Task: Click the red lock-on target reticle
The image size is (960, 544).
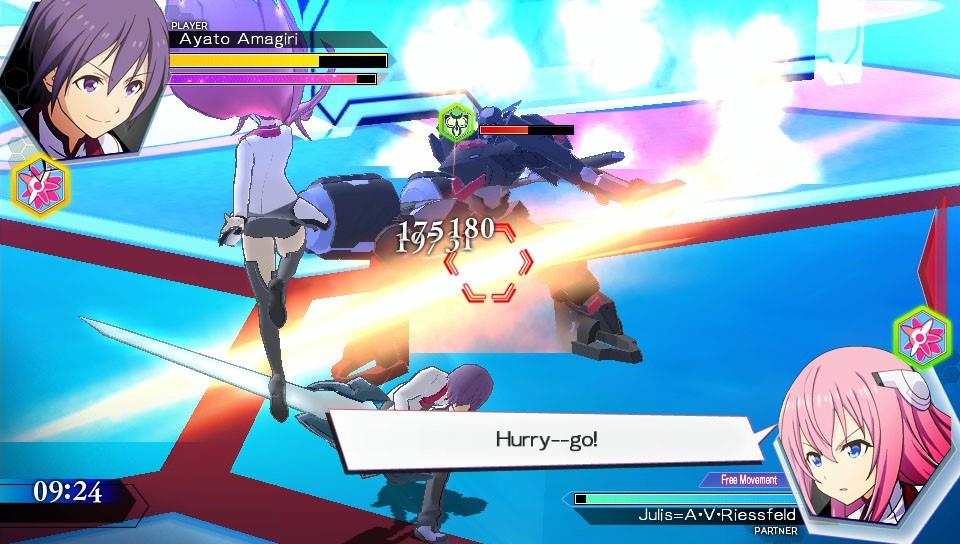Action: tap(489, 263)
